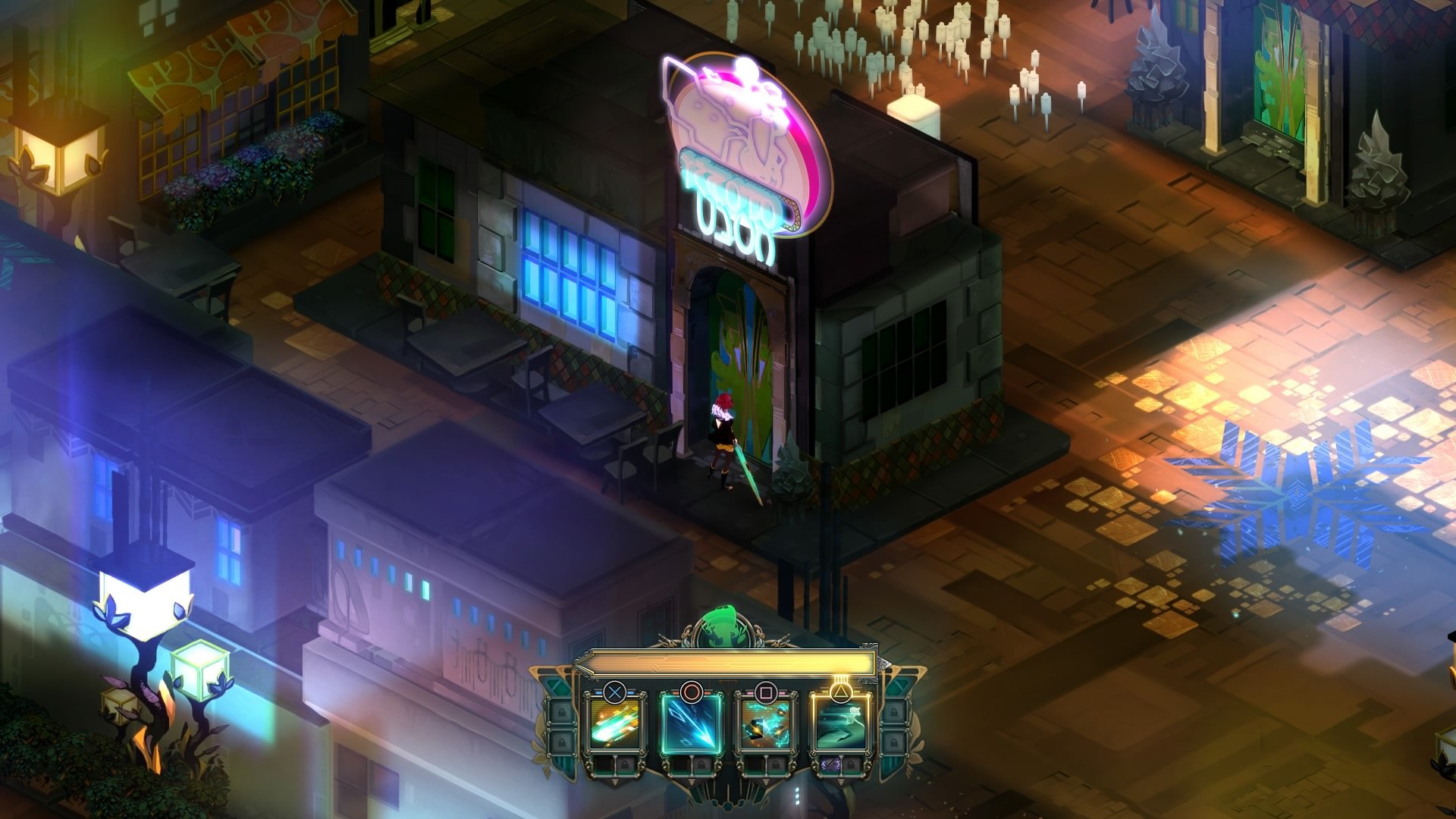Select the Breach arrow ability icon
This screenshot has height=819, width=1456.
click(691, 724)
